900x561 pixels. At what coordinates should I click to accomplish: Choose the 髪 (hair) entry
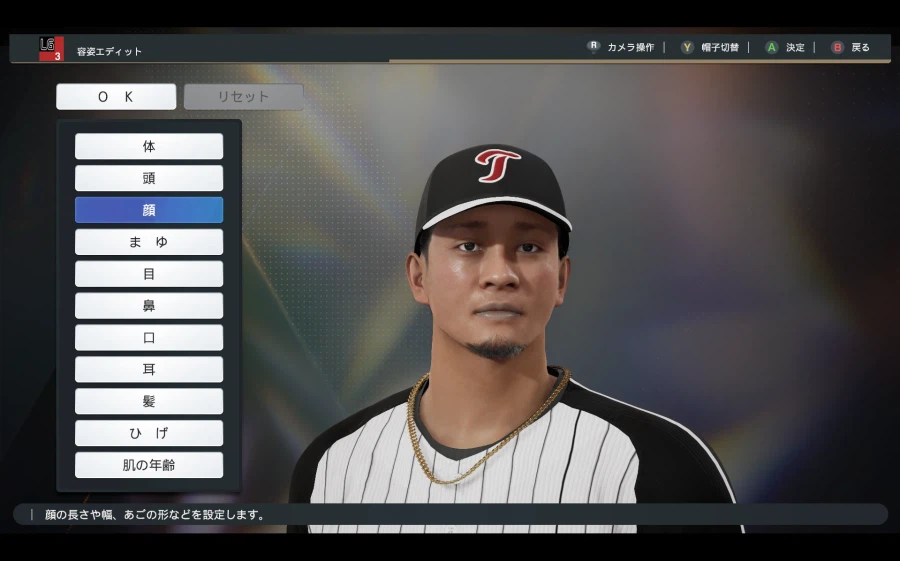(149, 401)
